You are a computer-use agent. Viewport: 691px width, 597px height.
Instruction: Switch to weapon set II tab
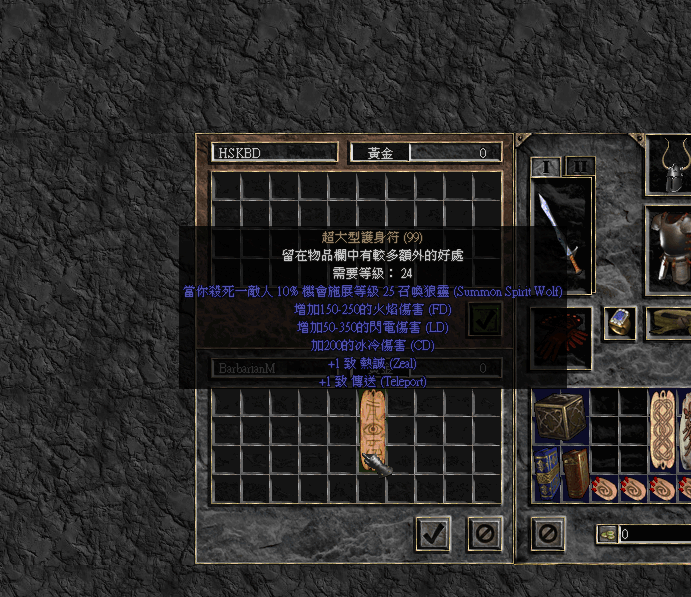(579, 166)
